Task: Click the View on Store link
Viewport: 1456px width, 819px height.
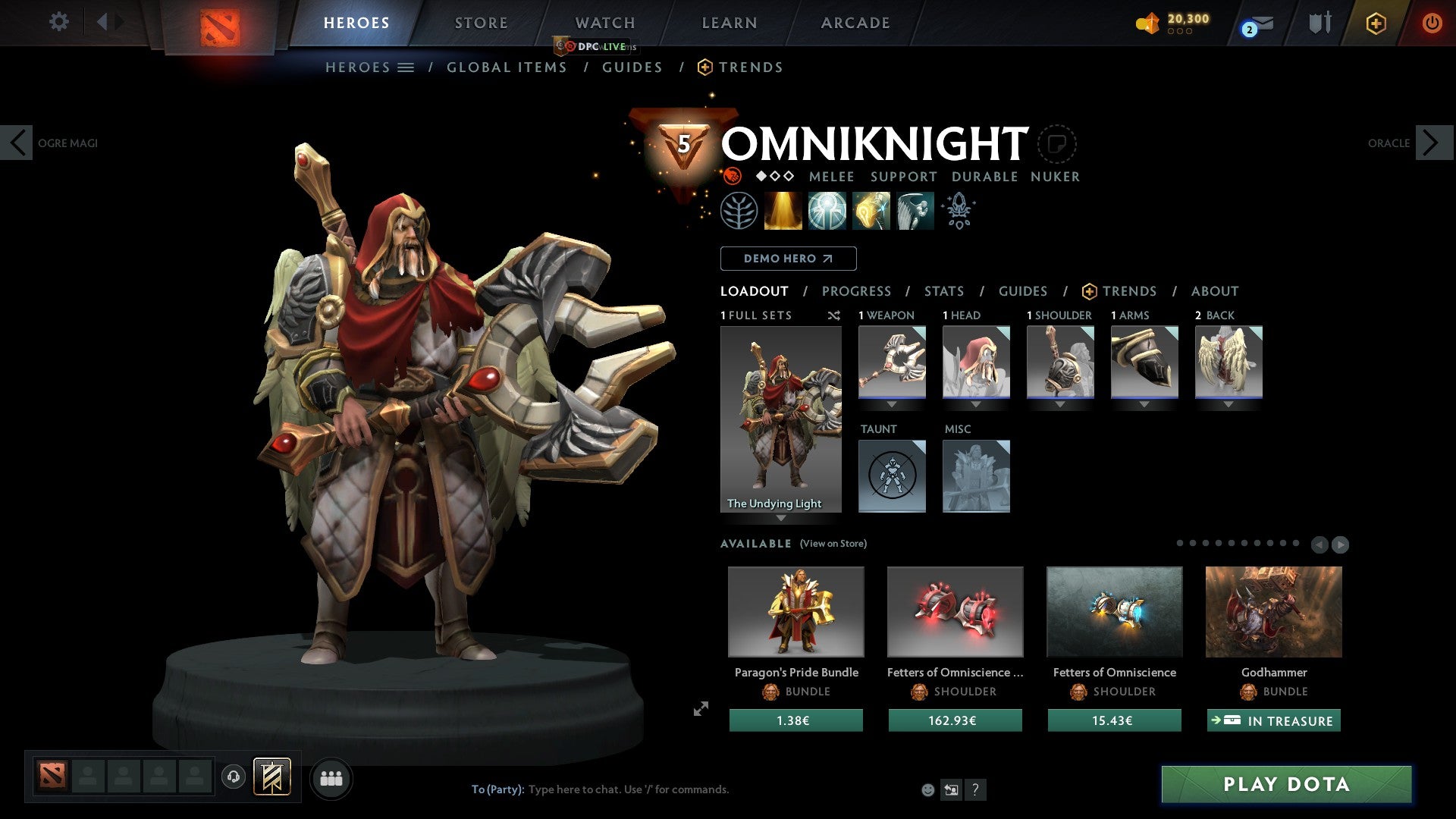Action: pos(833,544)
